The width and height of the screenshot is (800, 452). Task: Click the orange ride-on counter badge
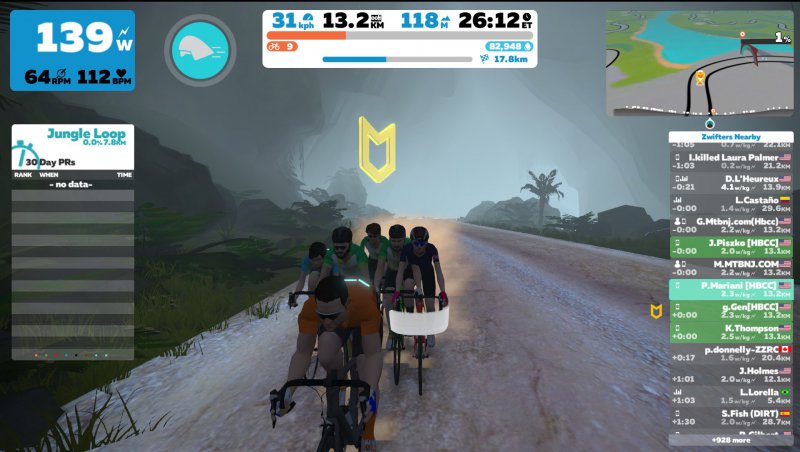click(x=281, y=46)
